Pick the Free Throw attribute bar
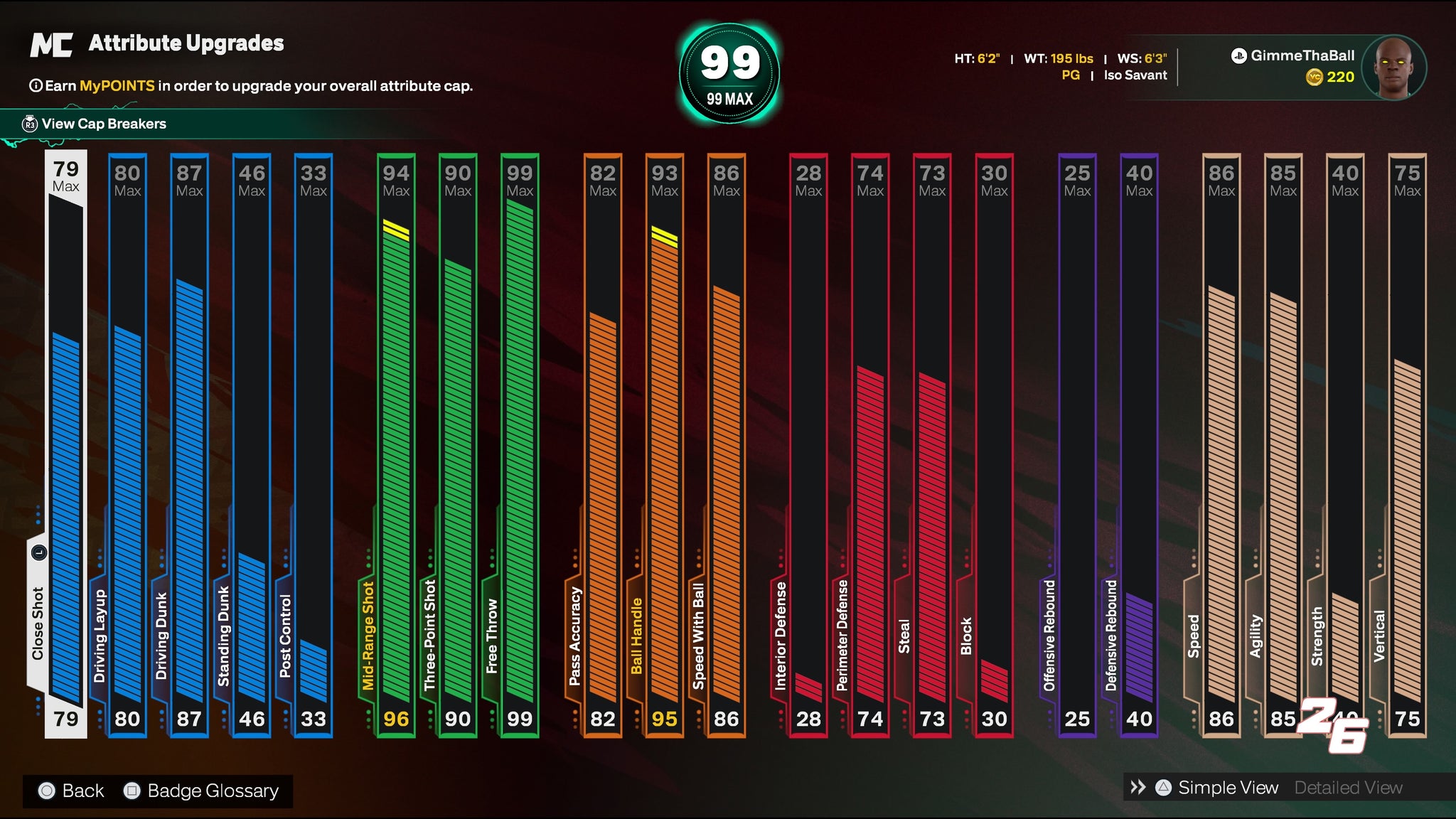Viewport: 1456px width, 819px height. 520,444
